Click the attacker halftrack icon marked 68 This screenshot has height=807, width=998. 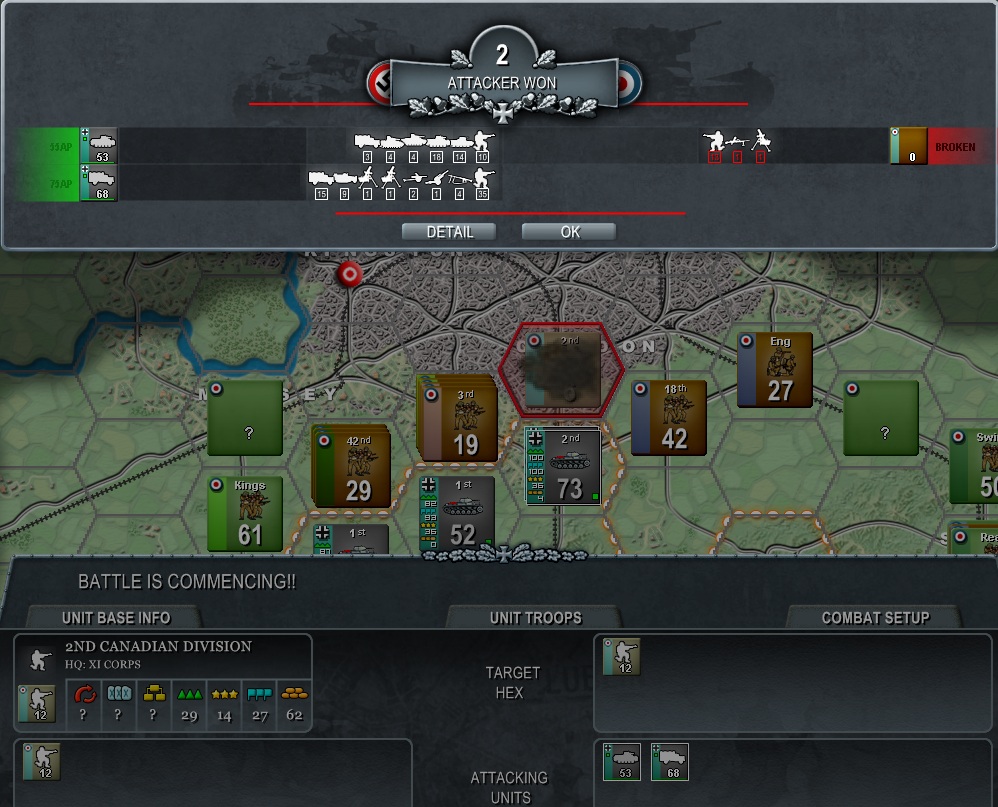coord(100,184)
